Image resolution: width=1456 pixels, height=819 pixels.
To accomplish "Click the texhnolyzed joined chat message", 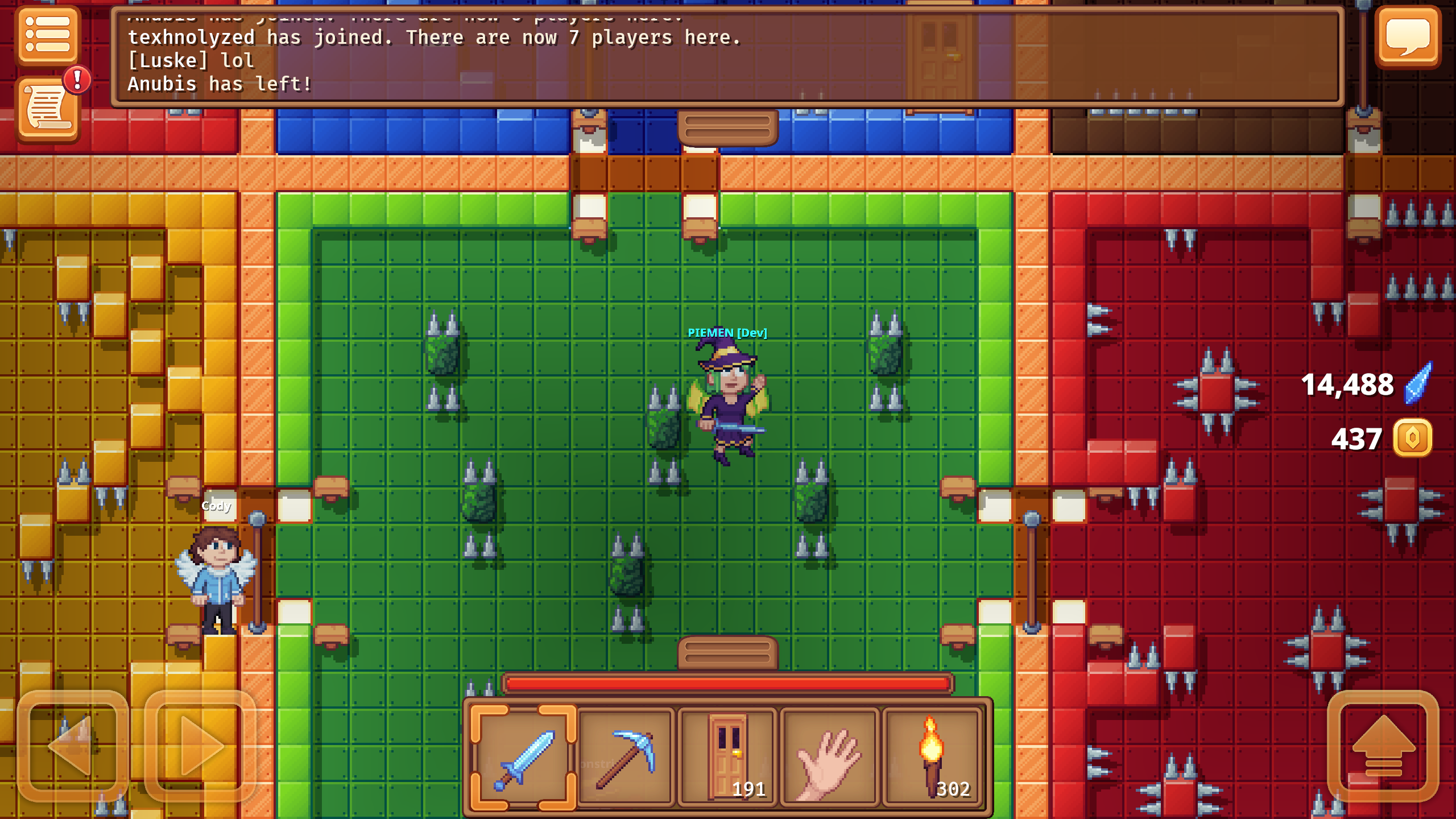I will click(435, 38).
